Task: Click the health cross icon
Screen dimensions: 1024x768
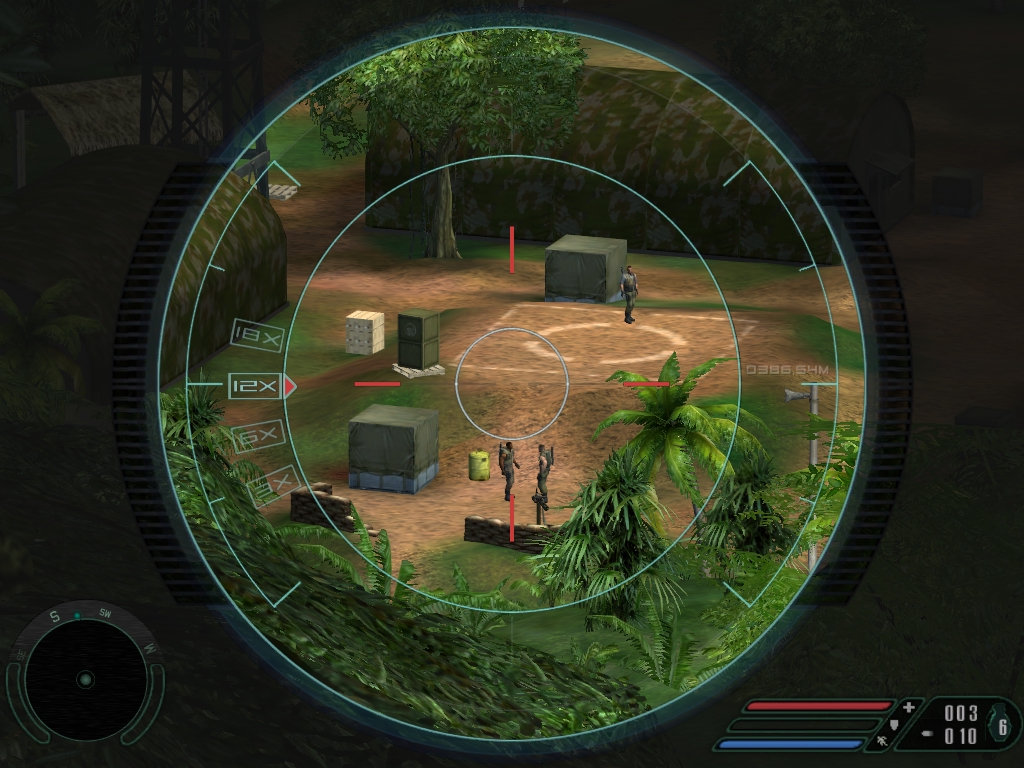Action: [908, 707]
